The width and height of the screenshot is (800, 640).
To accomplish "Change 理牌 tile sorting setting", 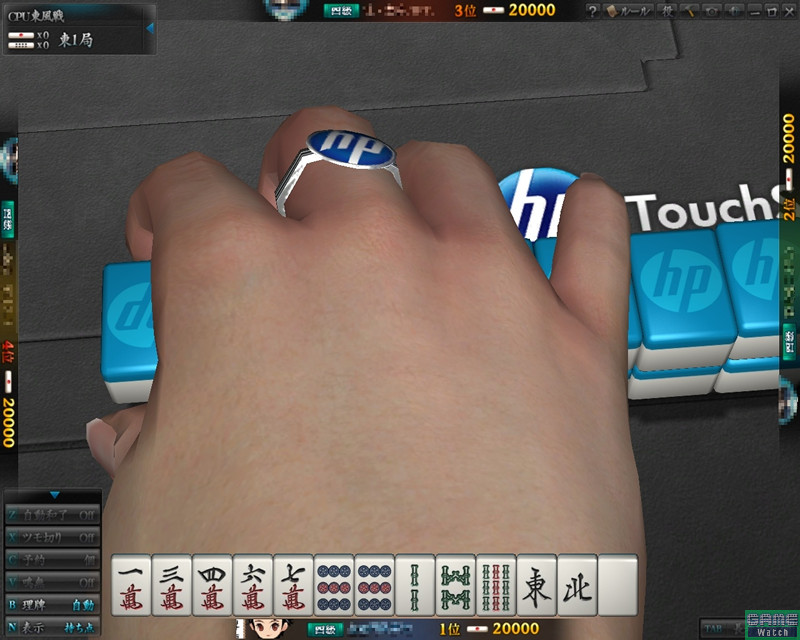I will point(53,604).
